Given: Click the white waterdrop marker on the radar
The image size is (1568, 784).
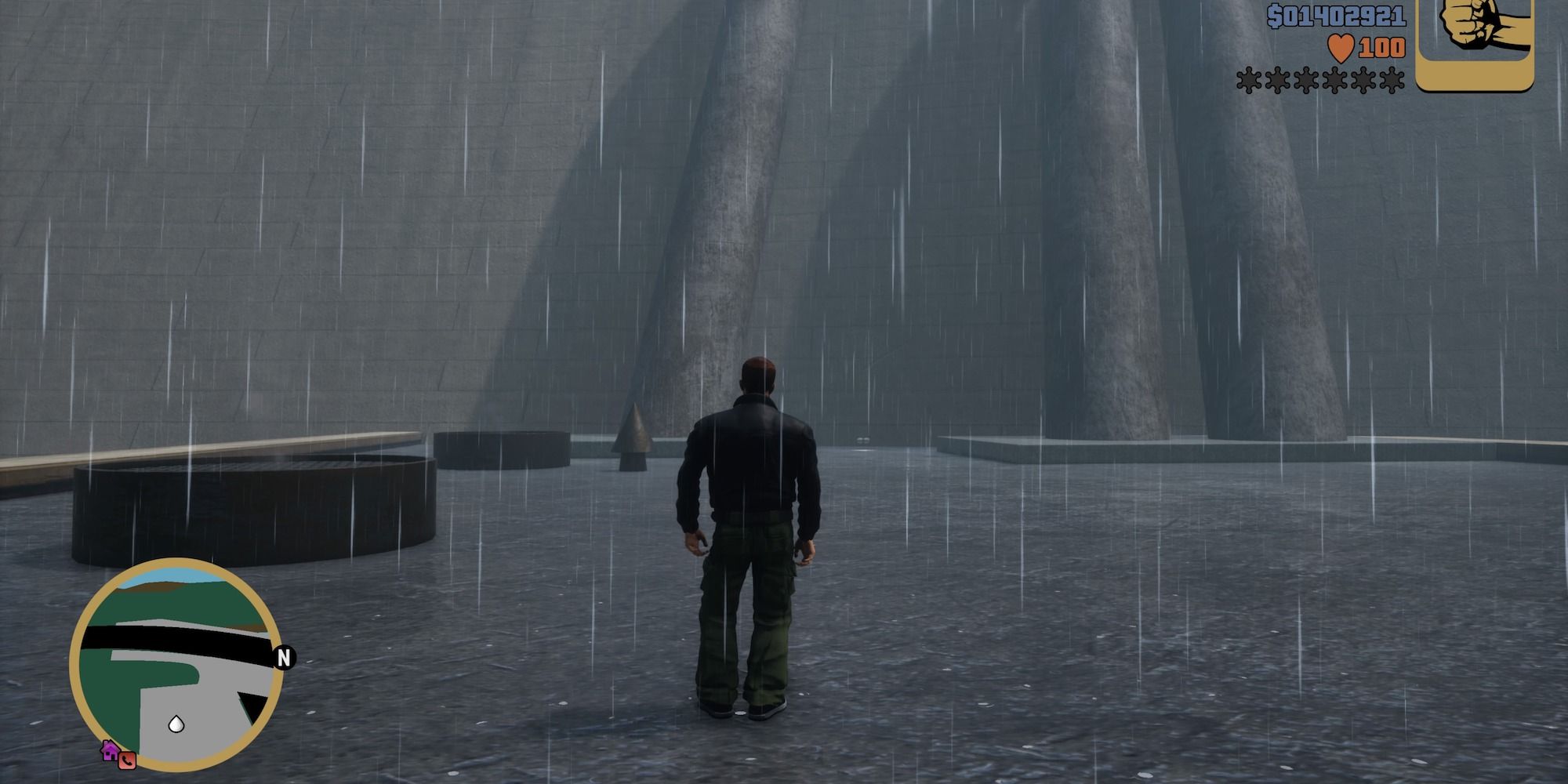Looking at the screenshot, I should click(x=176, y=724).
